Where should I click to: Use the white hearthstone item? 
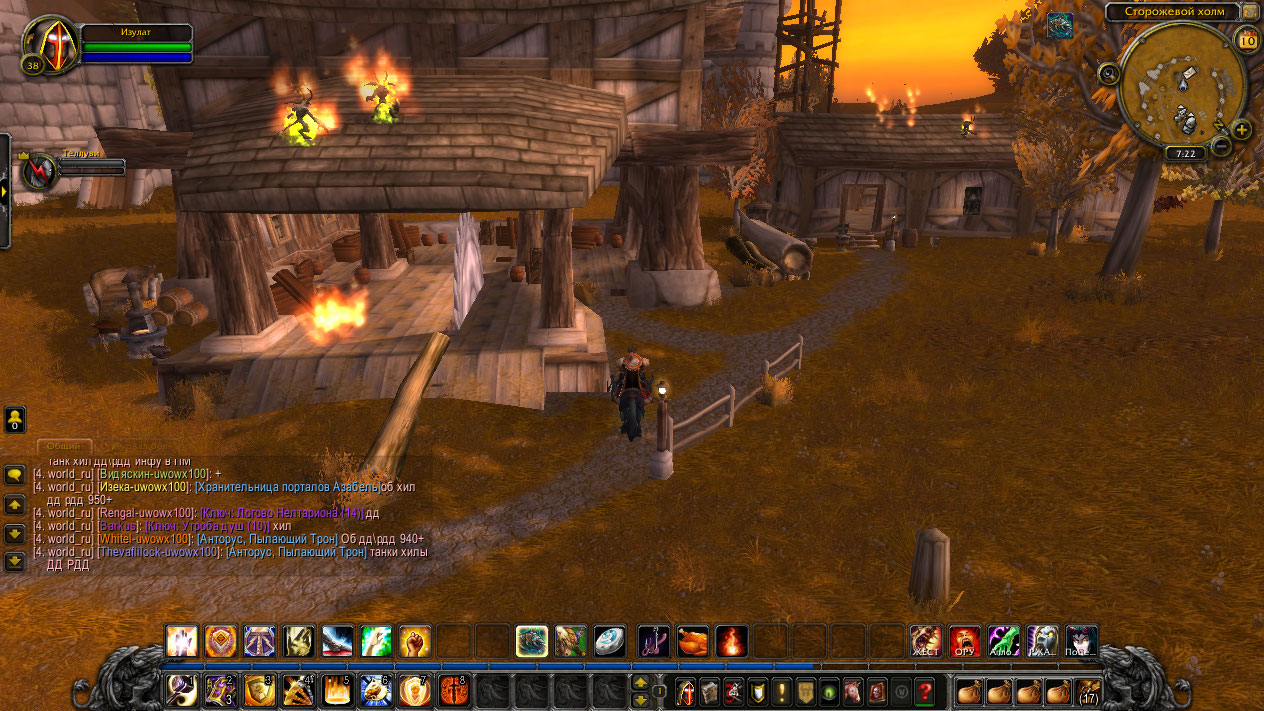point(609,641)
